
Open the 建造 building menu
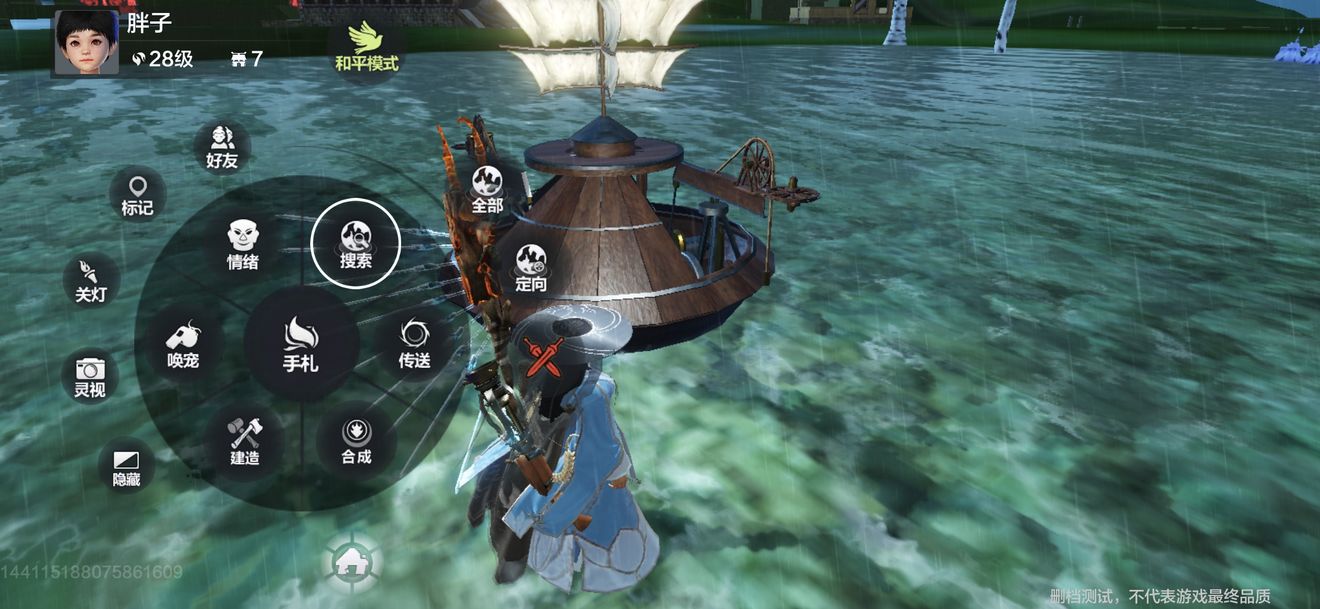[x=244, y=441]
